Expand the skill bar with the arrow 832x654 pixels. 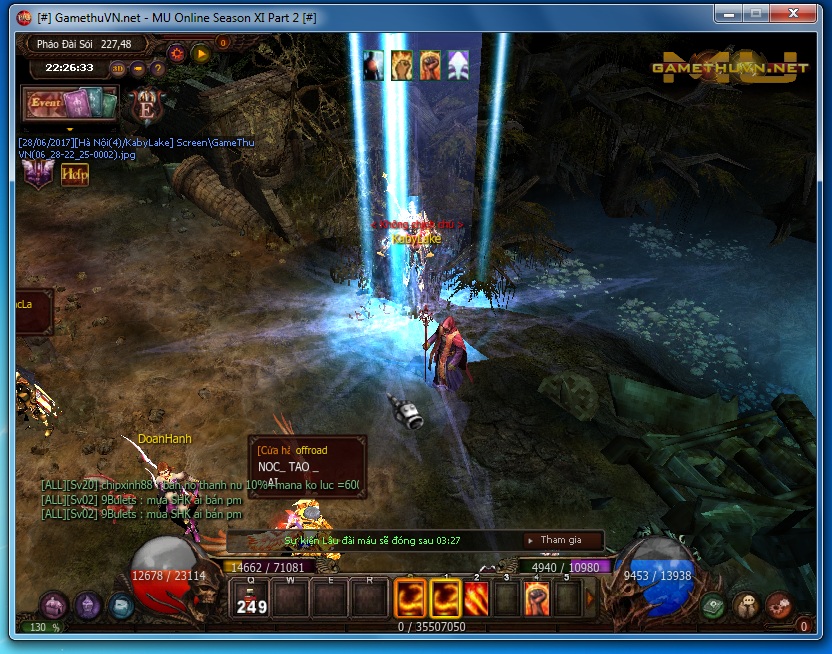pos(590,599)
